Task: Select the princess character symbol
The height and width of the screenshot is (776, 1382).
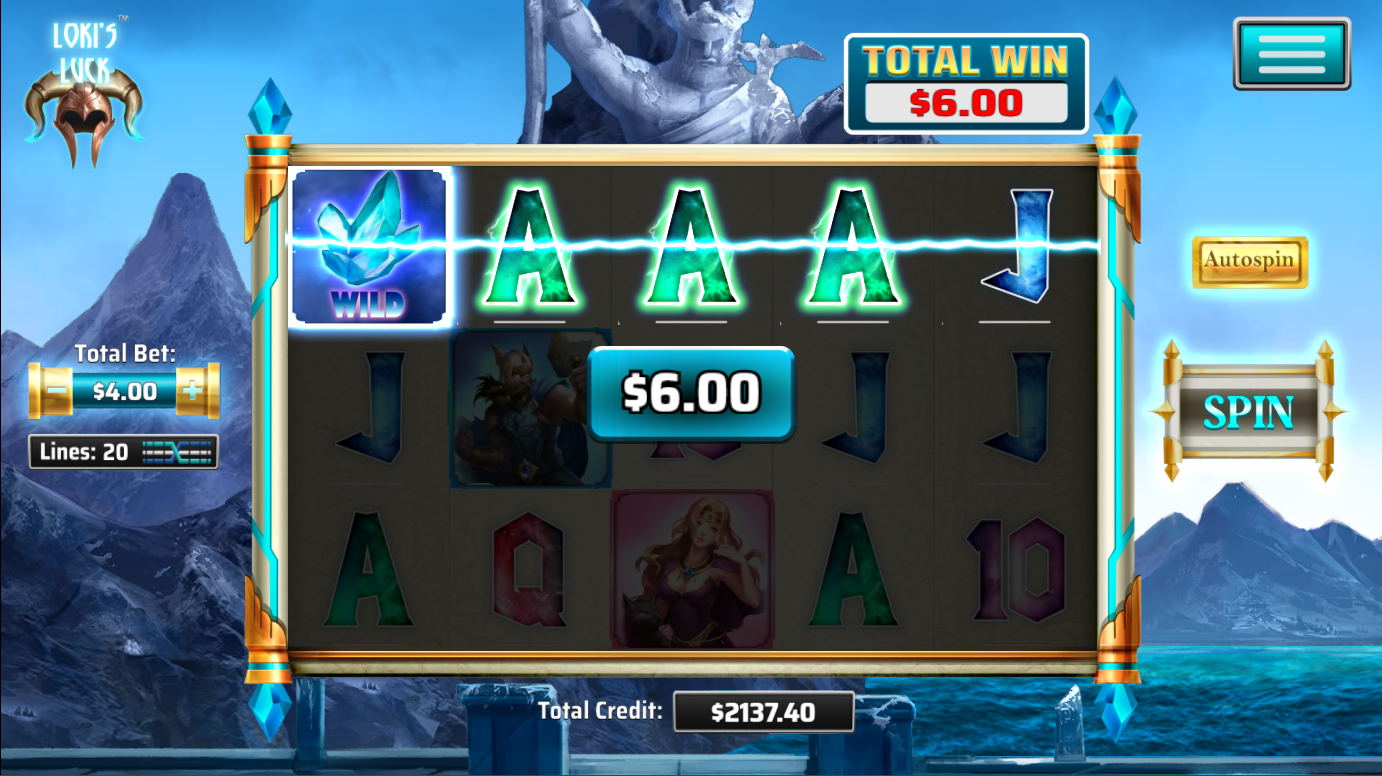Action: tap(690, 570)
